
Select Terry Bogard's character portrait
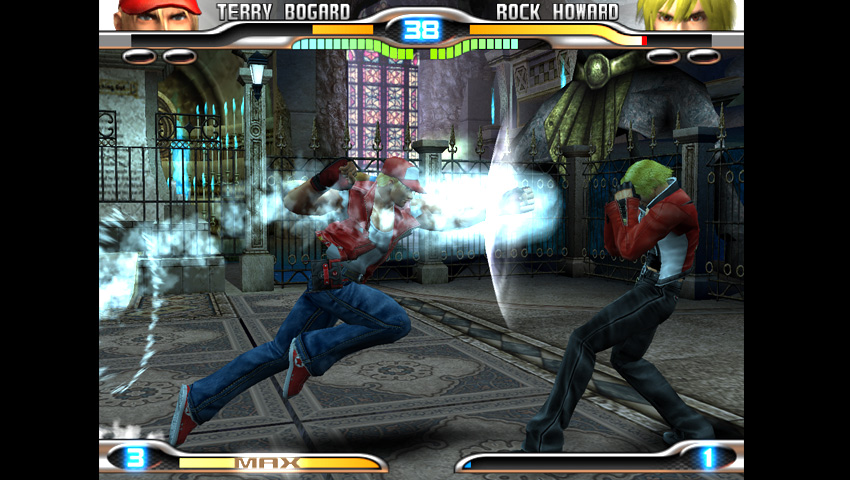(158, 14)
